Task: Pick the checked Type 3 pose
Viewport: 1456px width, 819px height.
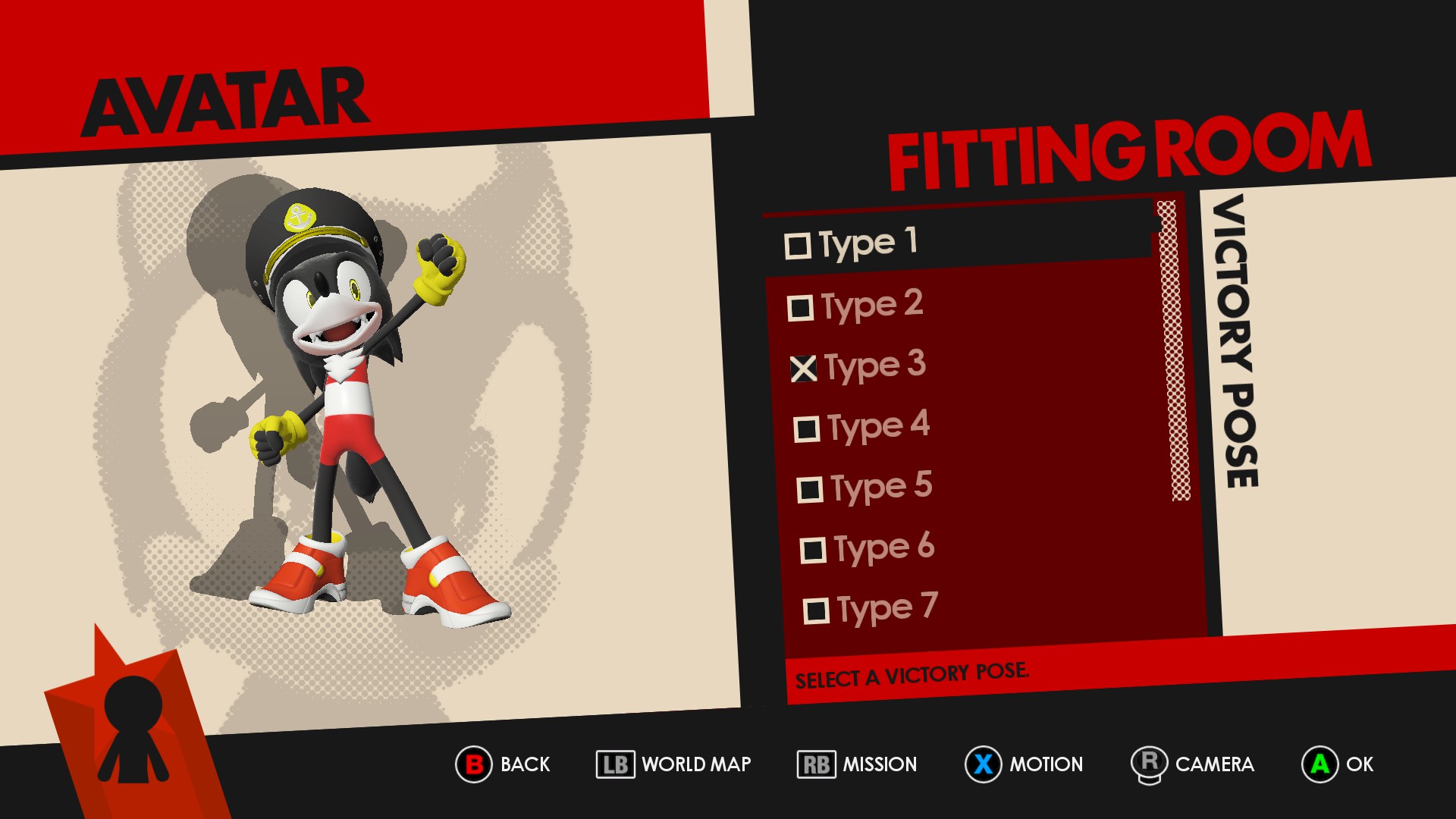Action: tap(859, 366)
